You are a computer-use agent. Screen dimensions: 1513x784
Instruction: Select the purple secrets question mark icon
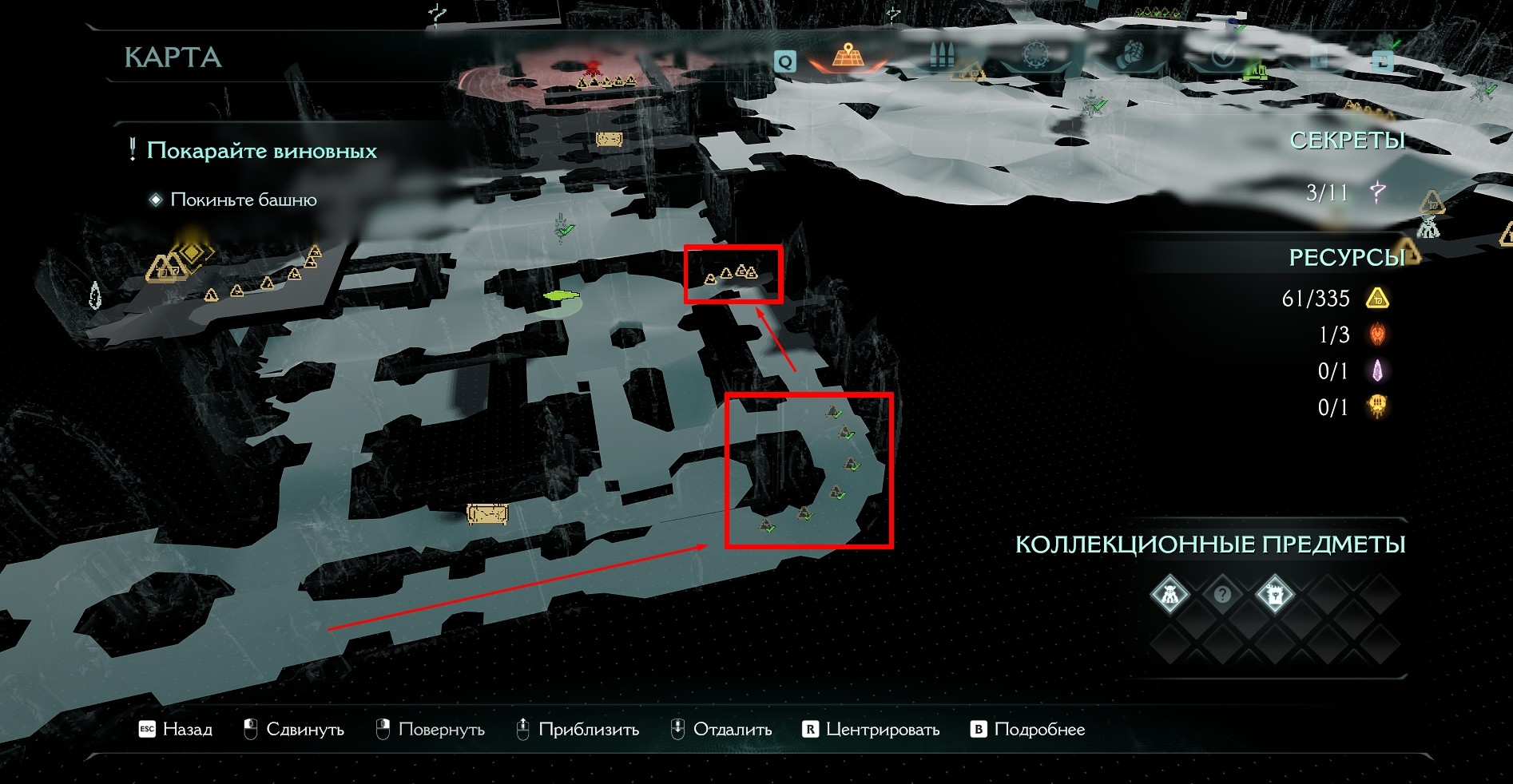tap(1378, 192)
